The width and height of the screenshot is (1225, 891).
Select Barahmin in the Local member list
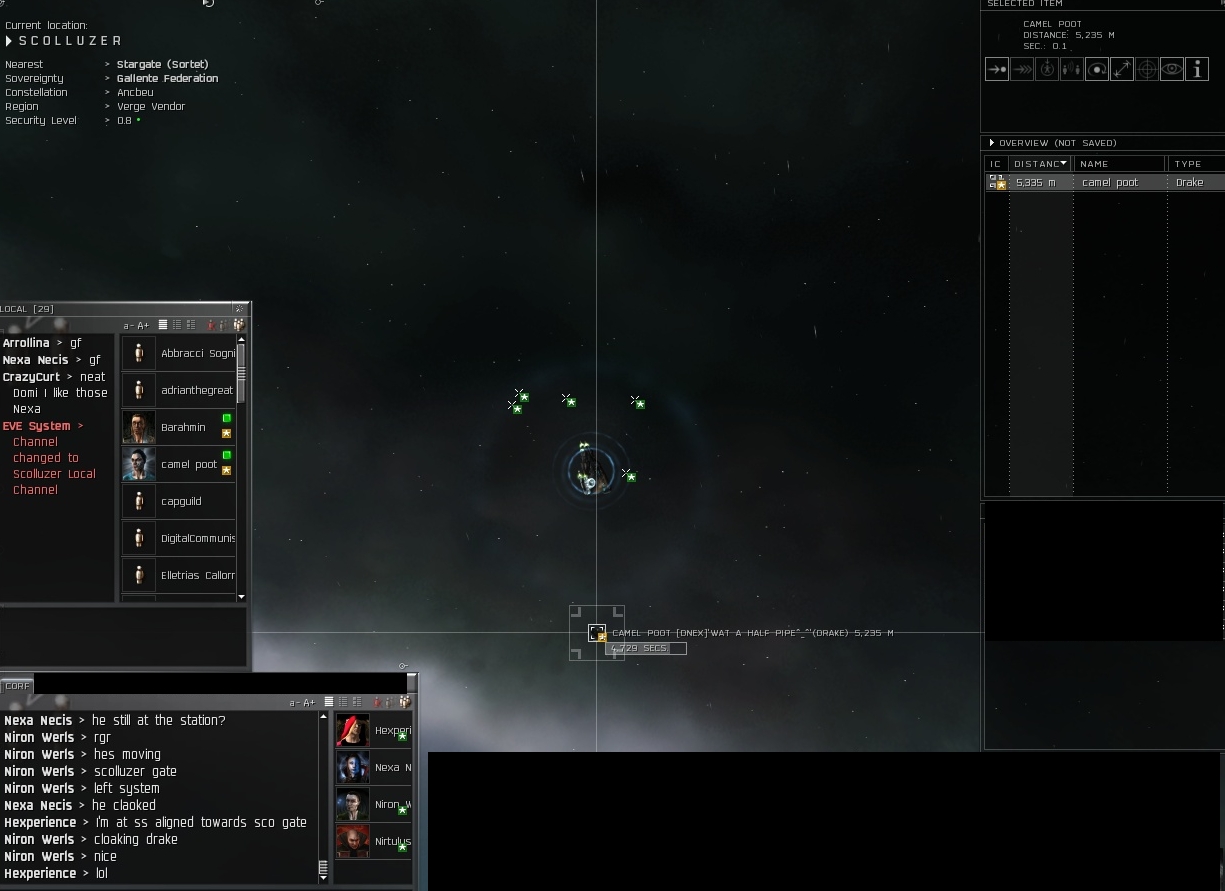(x=183, y=428)
